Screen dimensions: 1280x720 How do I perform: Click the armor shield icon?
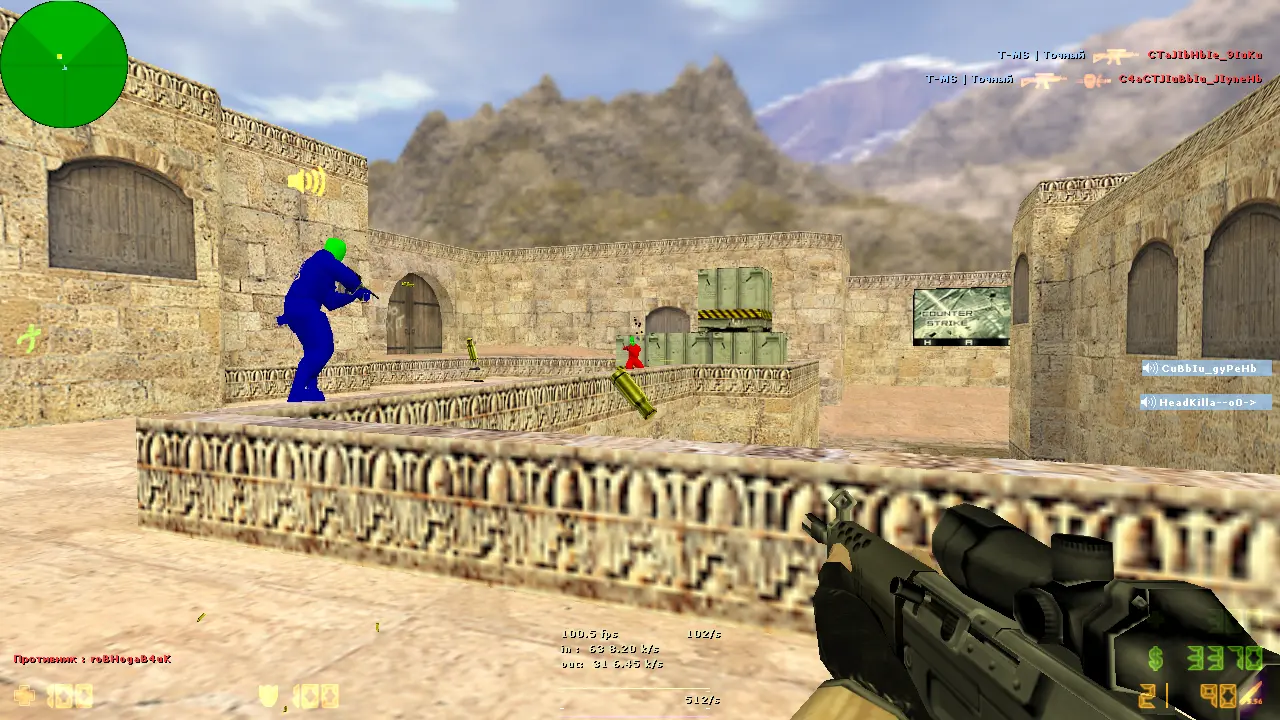coord(269,696)
